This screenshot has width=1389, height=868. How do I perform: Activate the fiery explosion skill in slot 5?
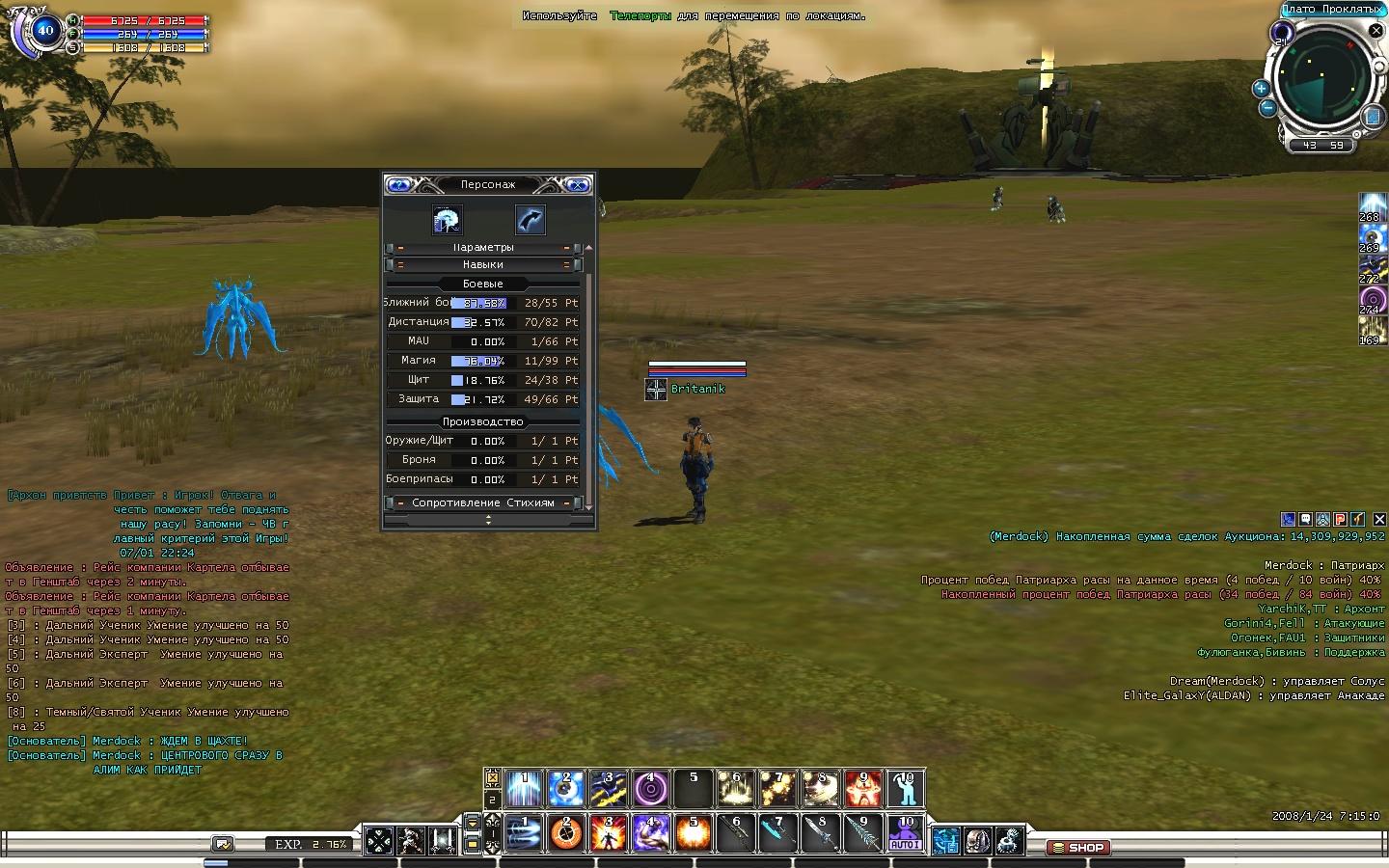[x=694, y=834]
